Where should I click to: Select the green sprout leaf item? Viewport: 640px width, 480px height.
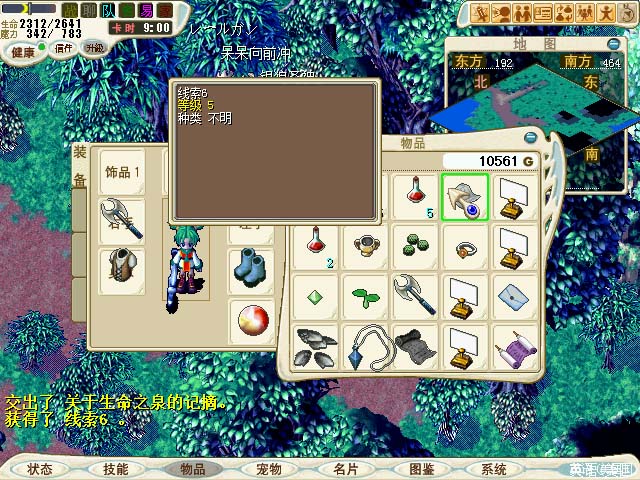pos(366,296)
